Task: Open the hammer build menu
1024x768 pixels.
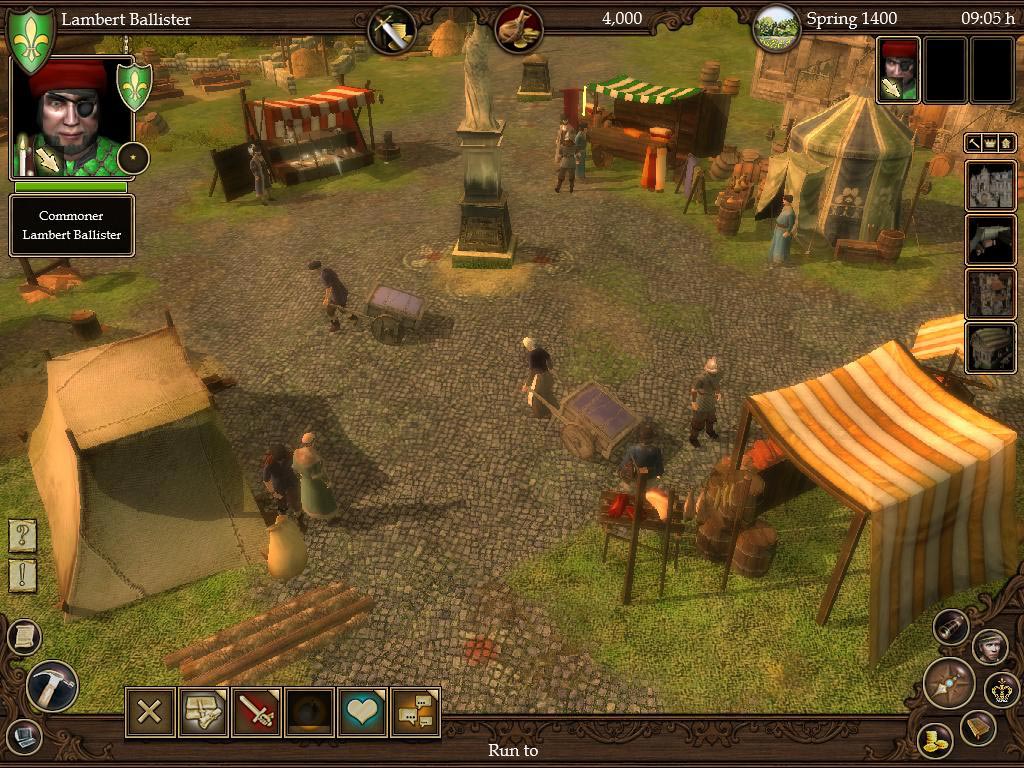Action: point(50,686)
